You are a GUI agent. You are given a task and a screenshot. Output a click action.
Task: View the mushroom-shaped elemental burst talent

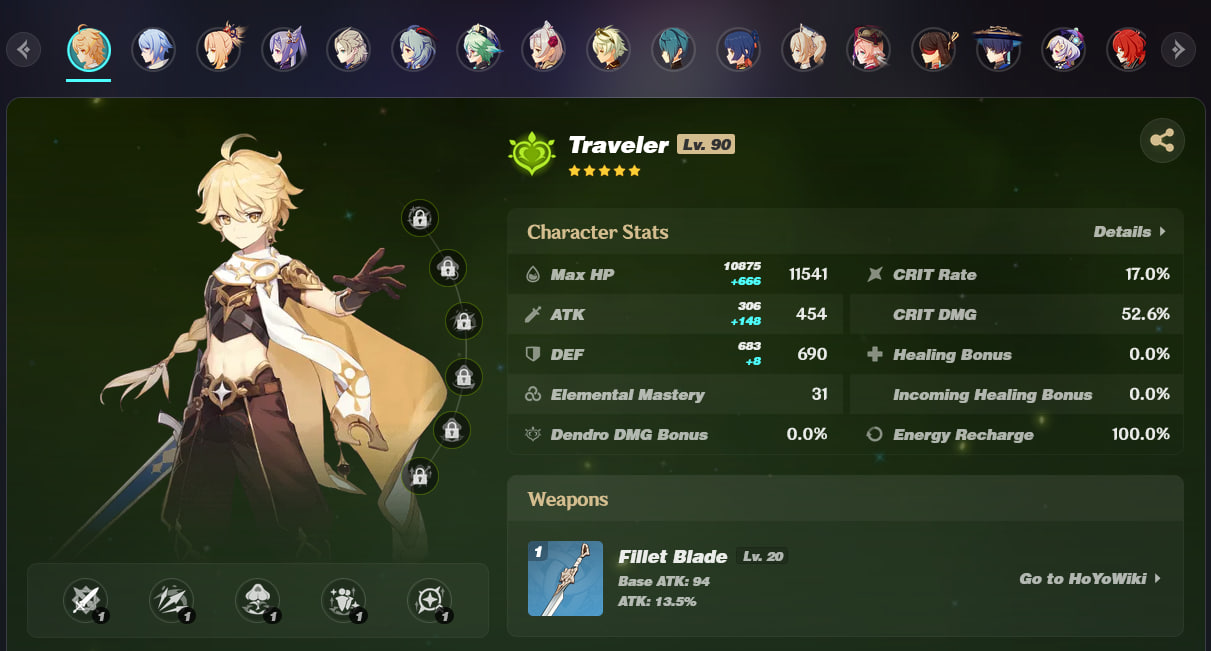pyautogui.click(x=257, y=601)
